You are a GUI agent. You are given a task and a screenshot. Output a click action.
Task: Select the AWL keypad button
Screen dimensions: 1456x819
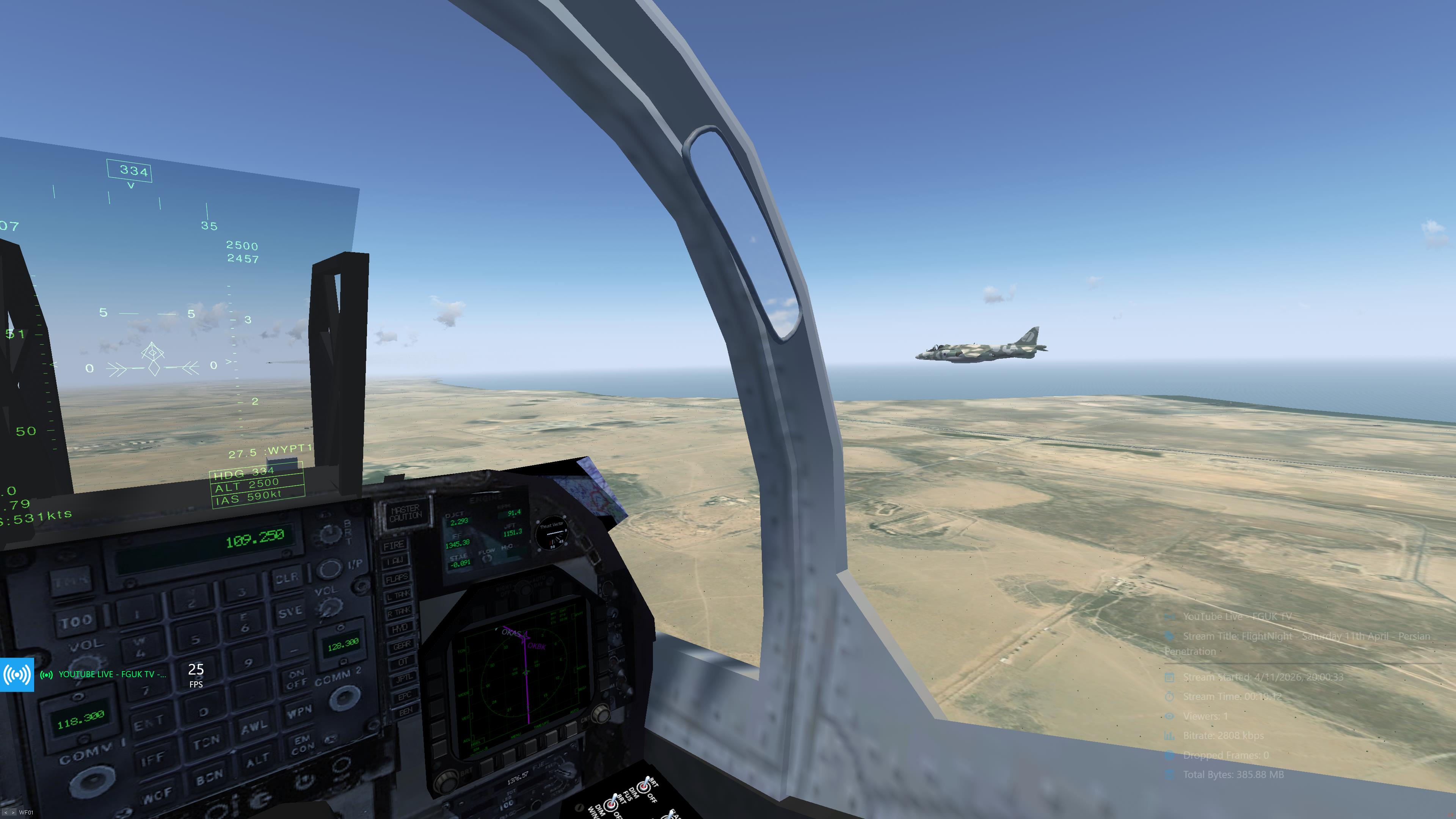pyautogui.click(x=254, y=727)
